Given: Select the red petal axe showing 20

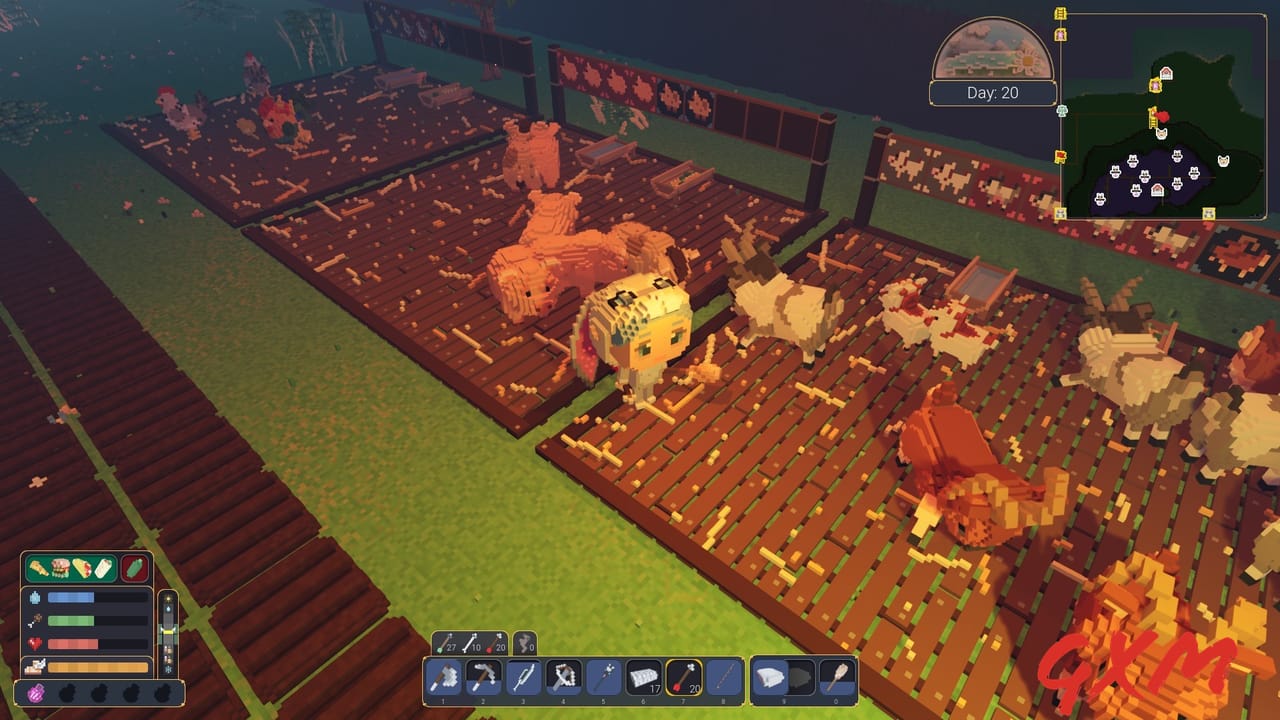Looking at the screenshot, I should coord(682,676).
